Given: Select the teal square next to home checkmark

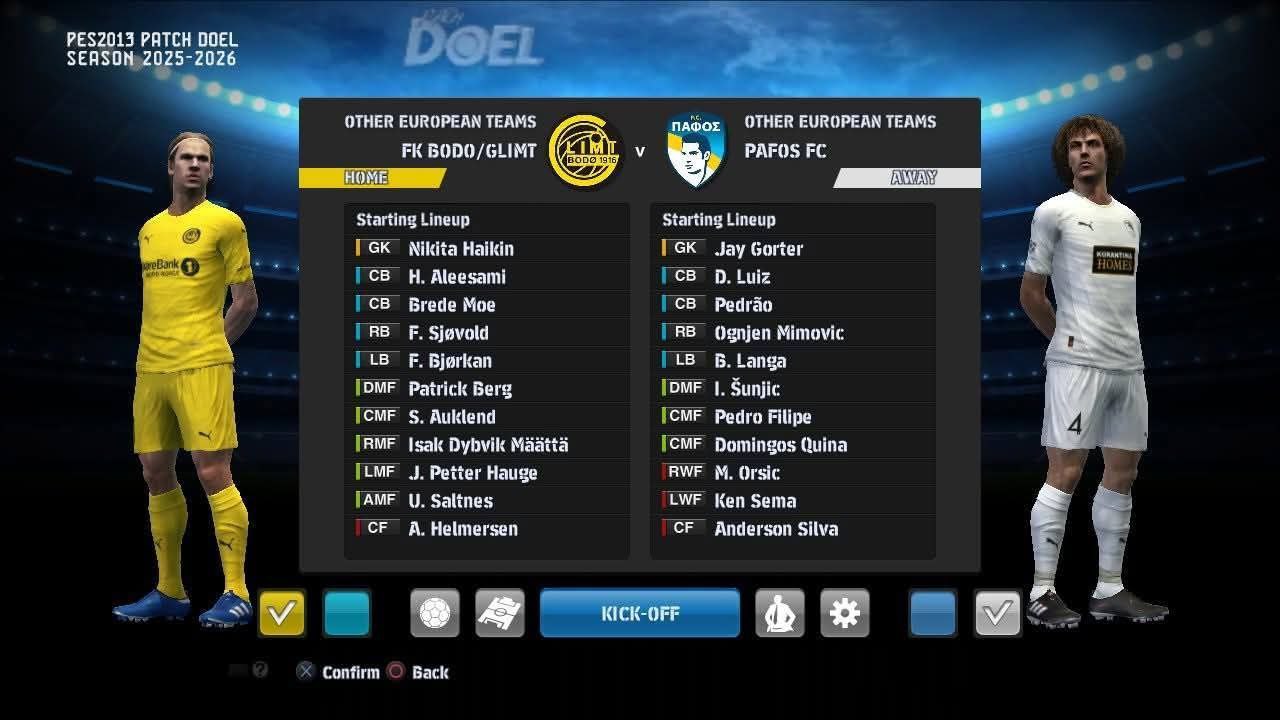Looking at the screenshot, I should [x=347, y=613].
